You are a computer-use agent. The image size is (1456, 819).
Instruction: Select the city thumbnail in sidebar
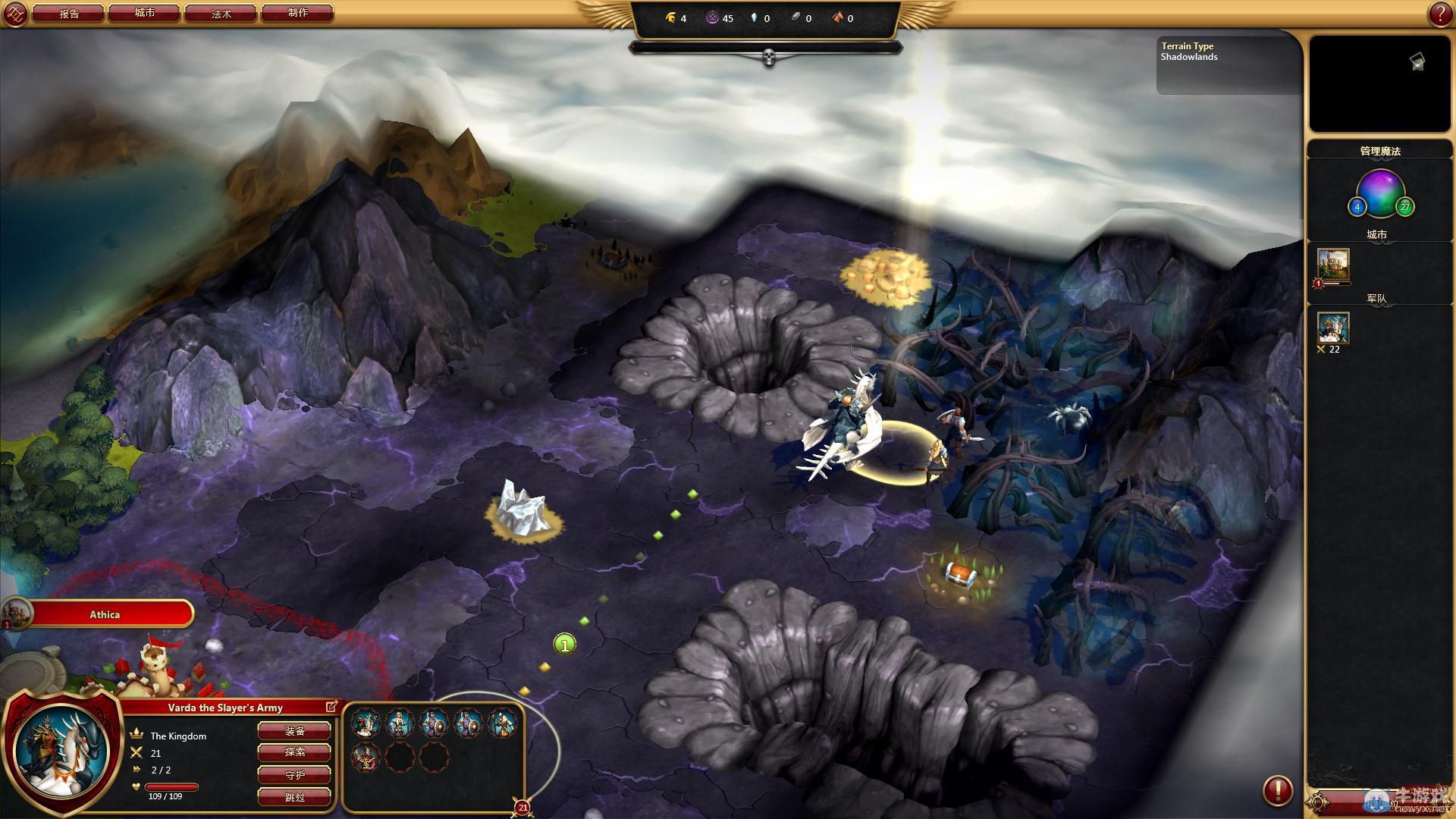[1333, 265]
